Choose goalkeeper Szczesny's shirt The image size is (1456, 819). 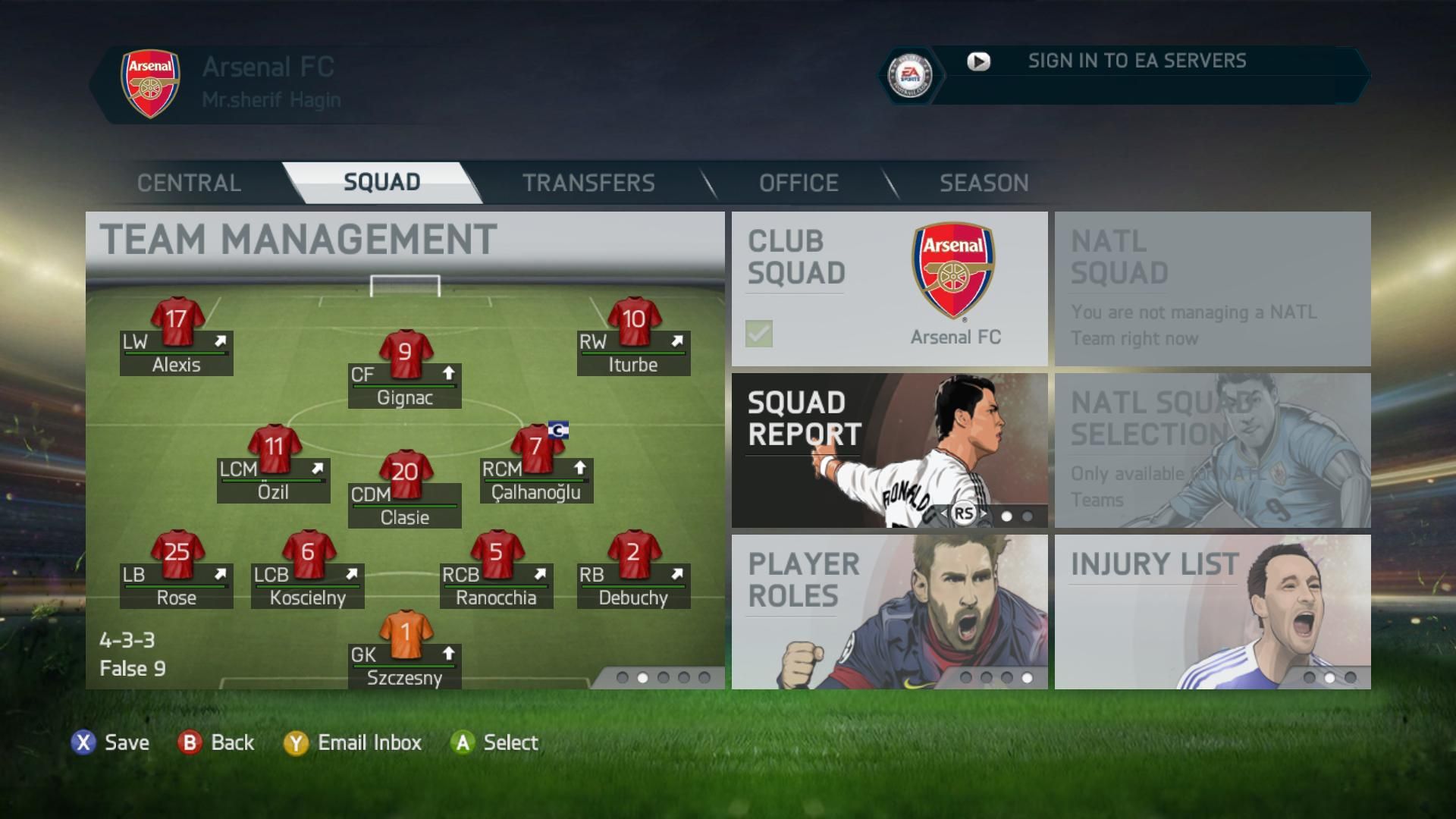tap(405, 634)
